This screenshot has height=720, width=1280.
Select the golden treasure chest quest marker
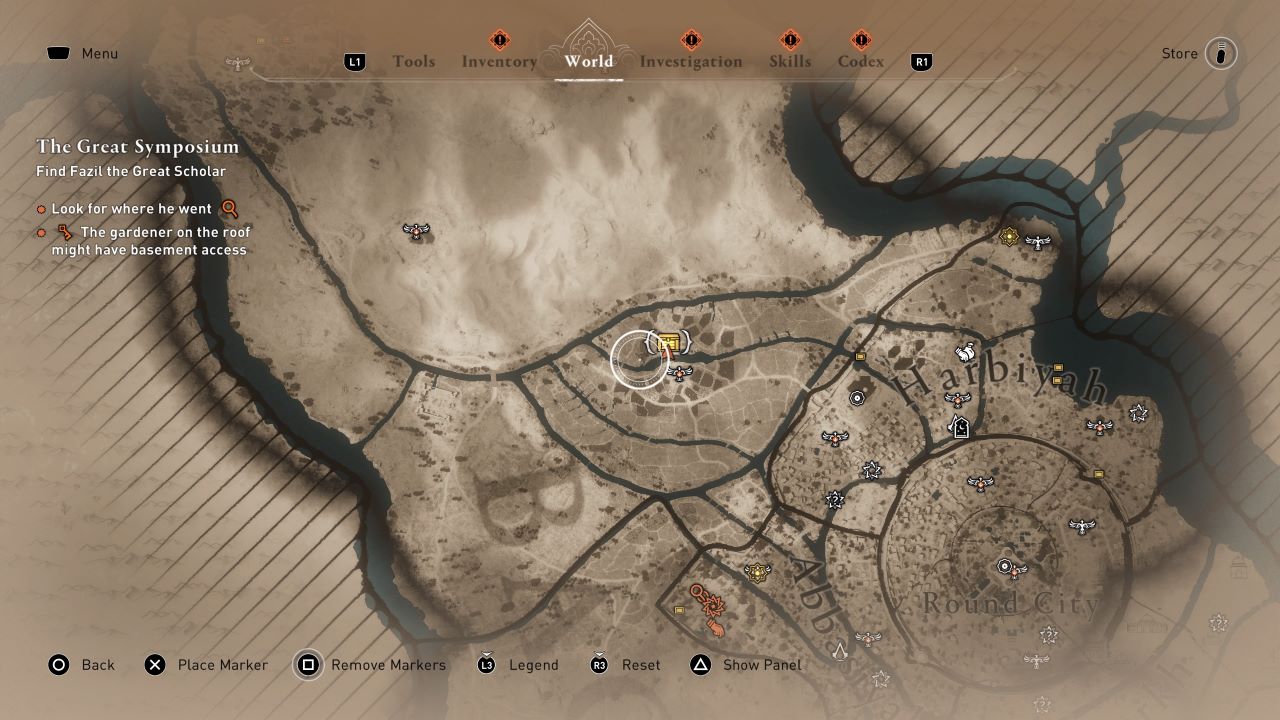click(x=669, y=341)
